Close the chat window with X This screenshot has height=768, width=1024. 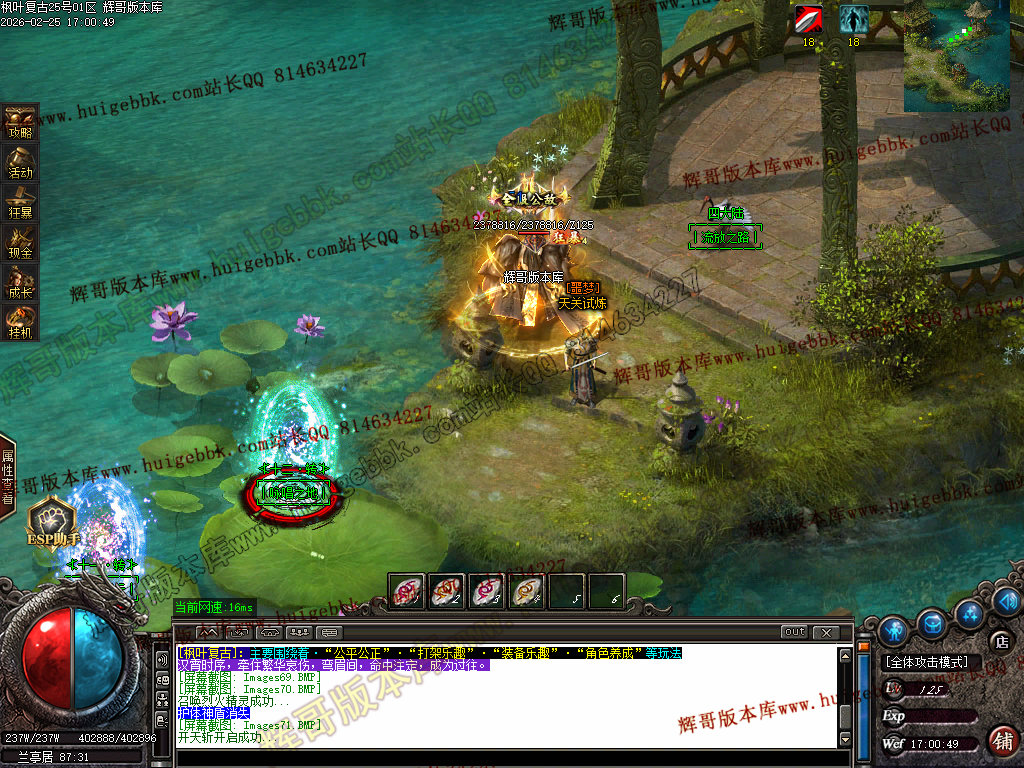[x=826, y=632]
